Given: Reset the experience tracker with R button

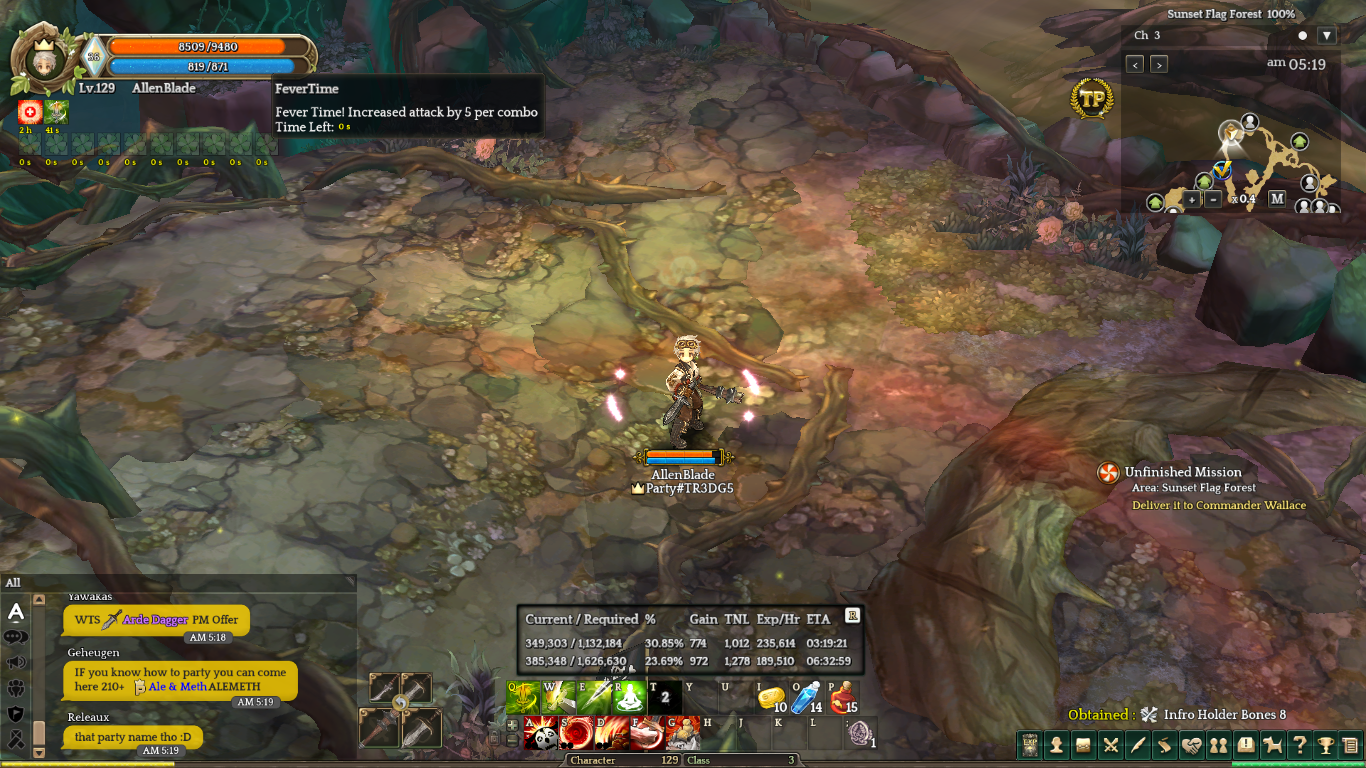Looking at the screenshot, I should pos(852,616).
